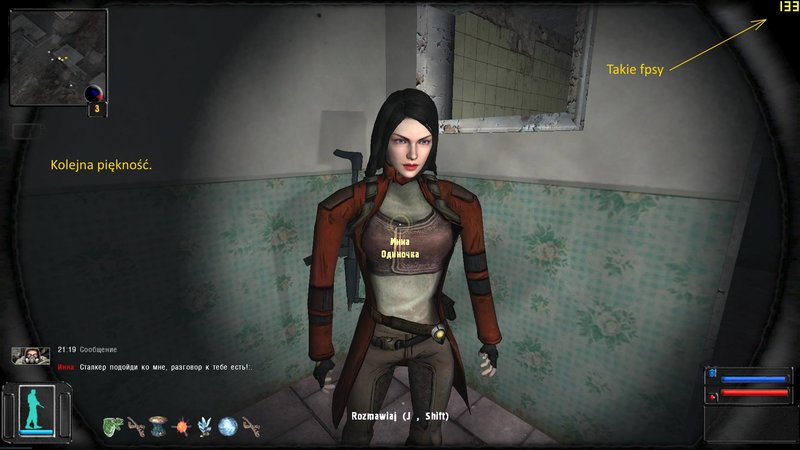Pick the pale blue crystal artifact
This screenshot has width=800, height=450.
pyautogui.click(x=204, y=426)
